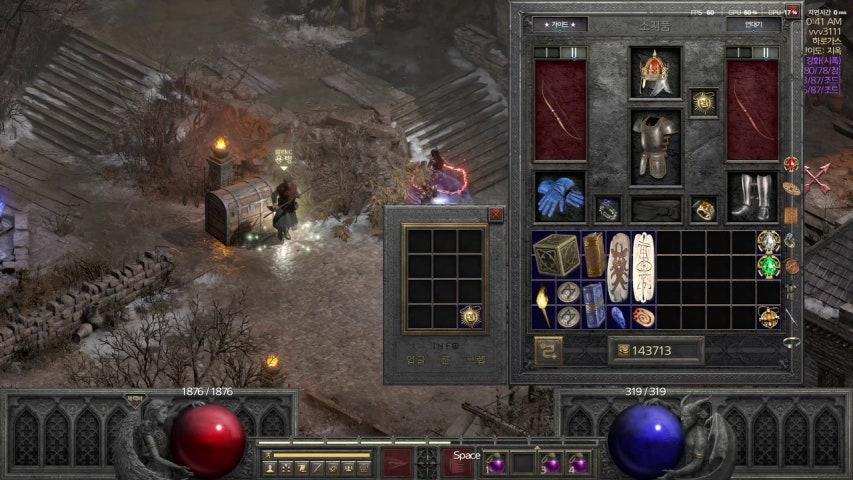Image resolution: width=853 pixels, height=480 pixels.
Task: Select the red spiral charm in inventory
Action: pos(643,316)
